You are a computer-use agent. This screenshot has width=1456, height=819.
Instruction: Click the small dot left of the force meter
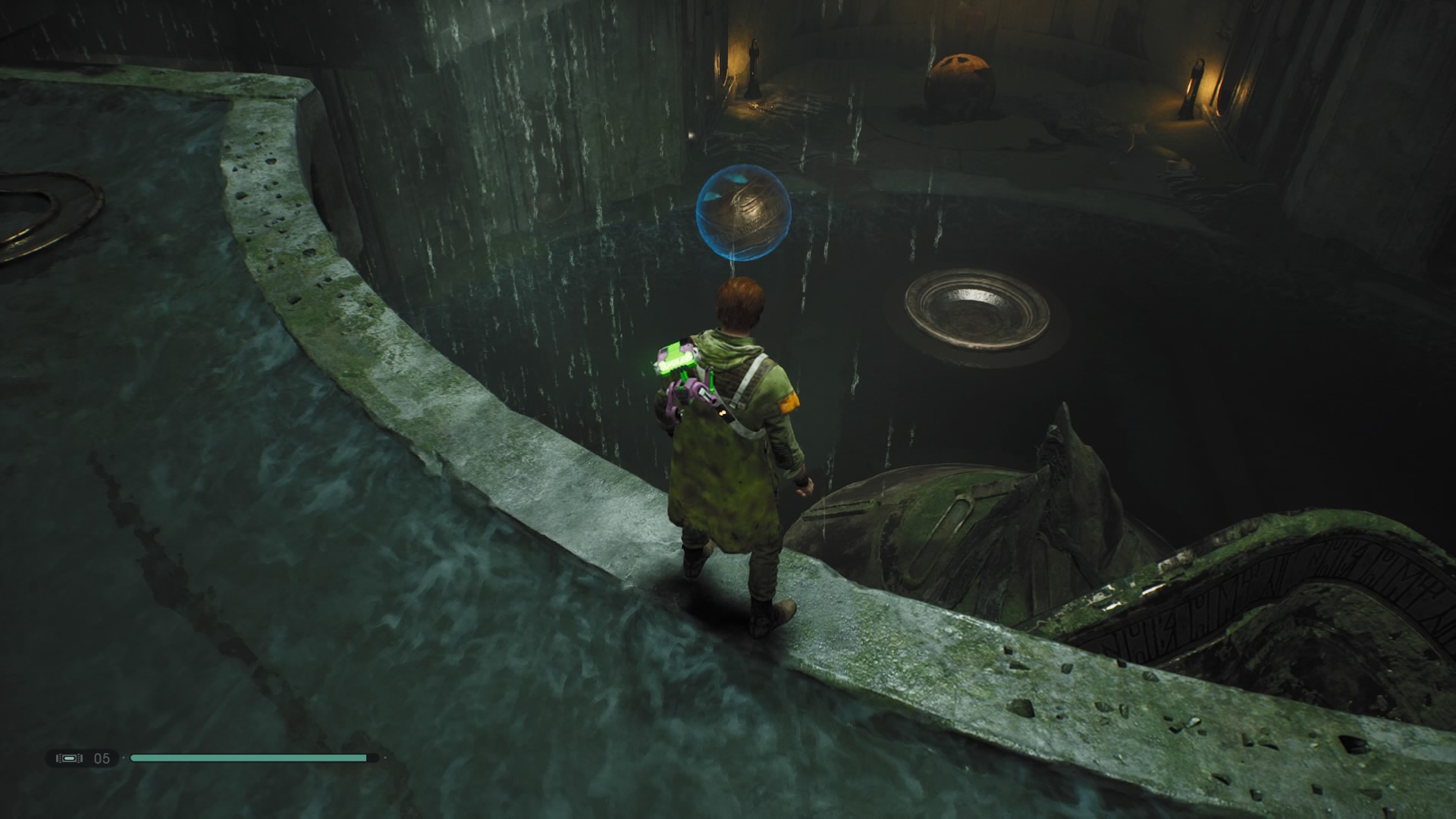[x=124, y=758]
